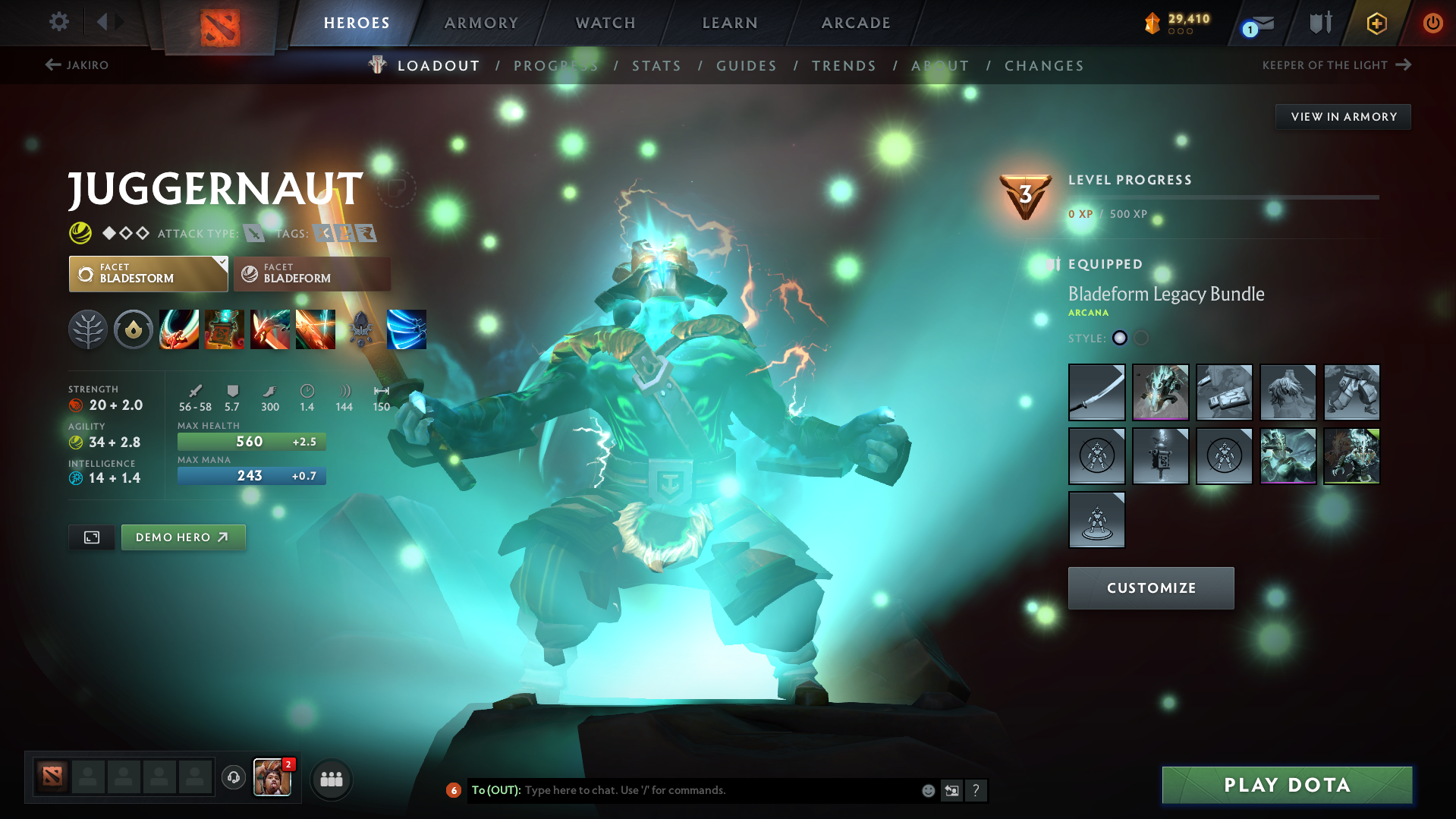The image size is (1456, 819).
Task: Click the hero portrait resize icon beside Demo Hero
Action: 91,537
